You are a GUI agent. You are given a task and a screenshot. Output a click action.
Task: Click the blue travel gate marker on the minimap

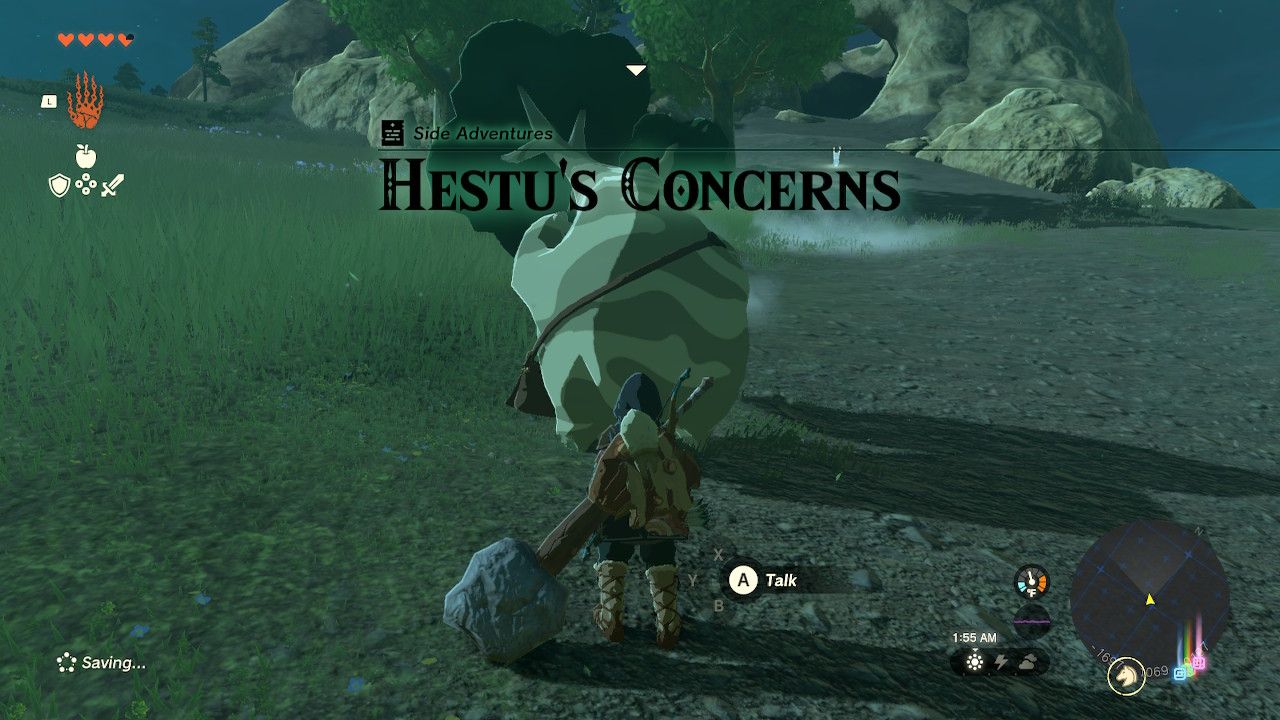1180,674
